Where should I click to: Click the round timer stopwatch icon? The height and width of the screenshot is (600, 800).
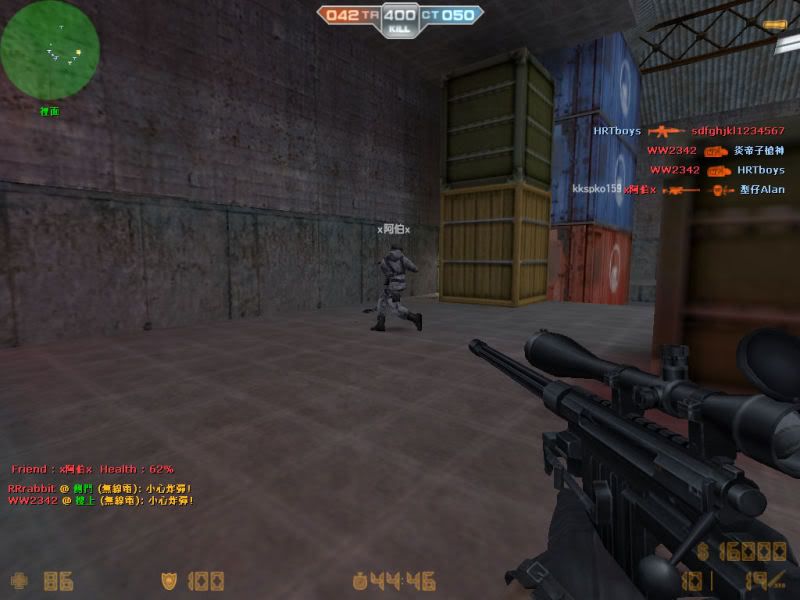pos(359,580)
